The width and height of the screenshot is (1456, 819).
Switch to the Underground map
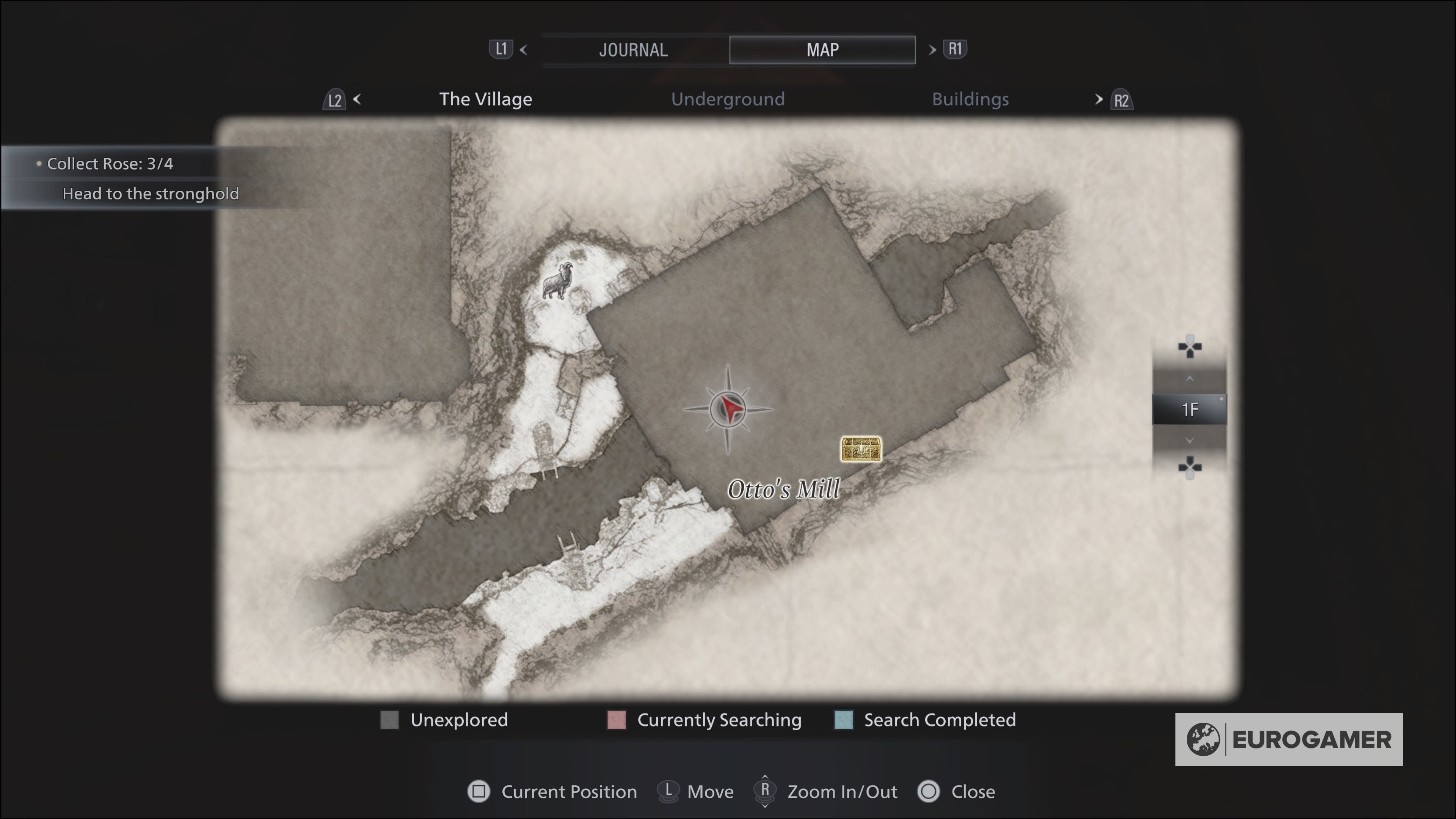point(728,99)
